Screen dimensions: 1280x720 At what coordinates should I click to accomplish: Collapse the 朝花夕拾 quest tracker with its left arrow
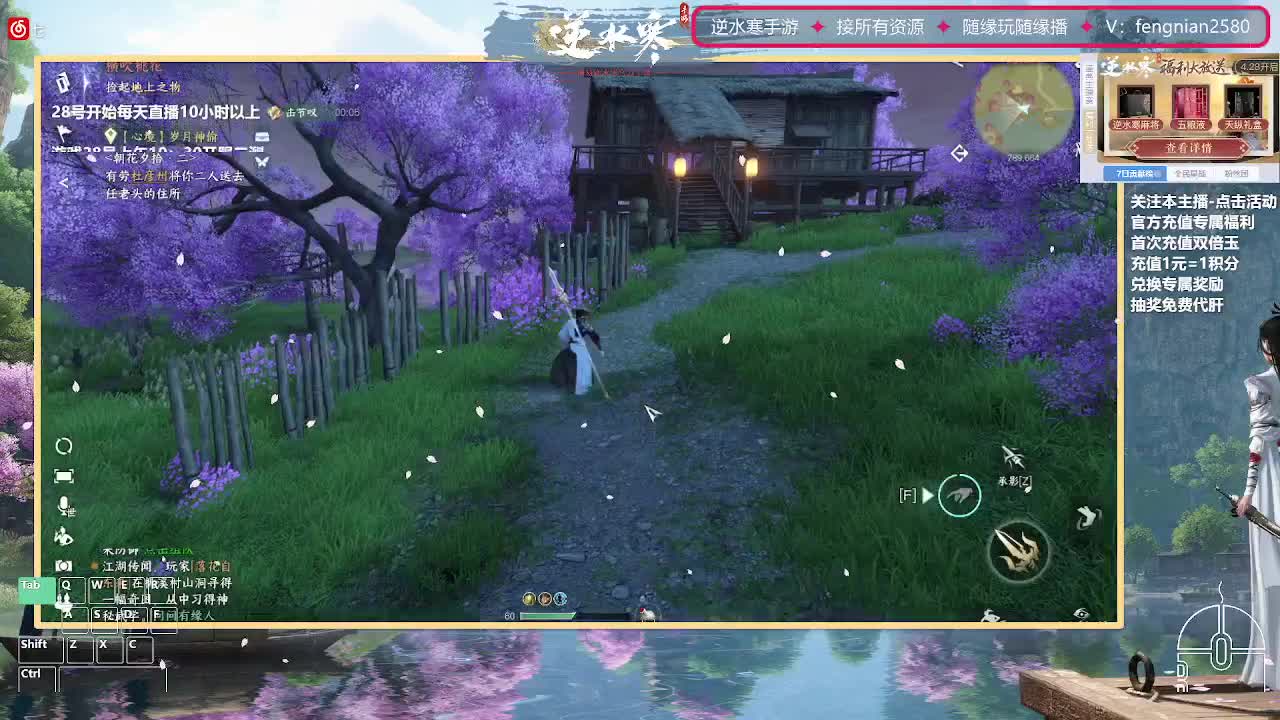[63, 181]
